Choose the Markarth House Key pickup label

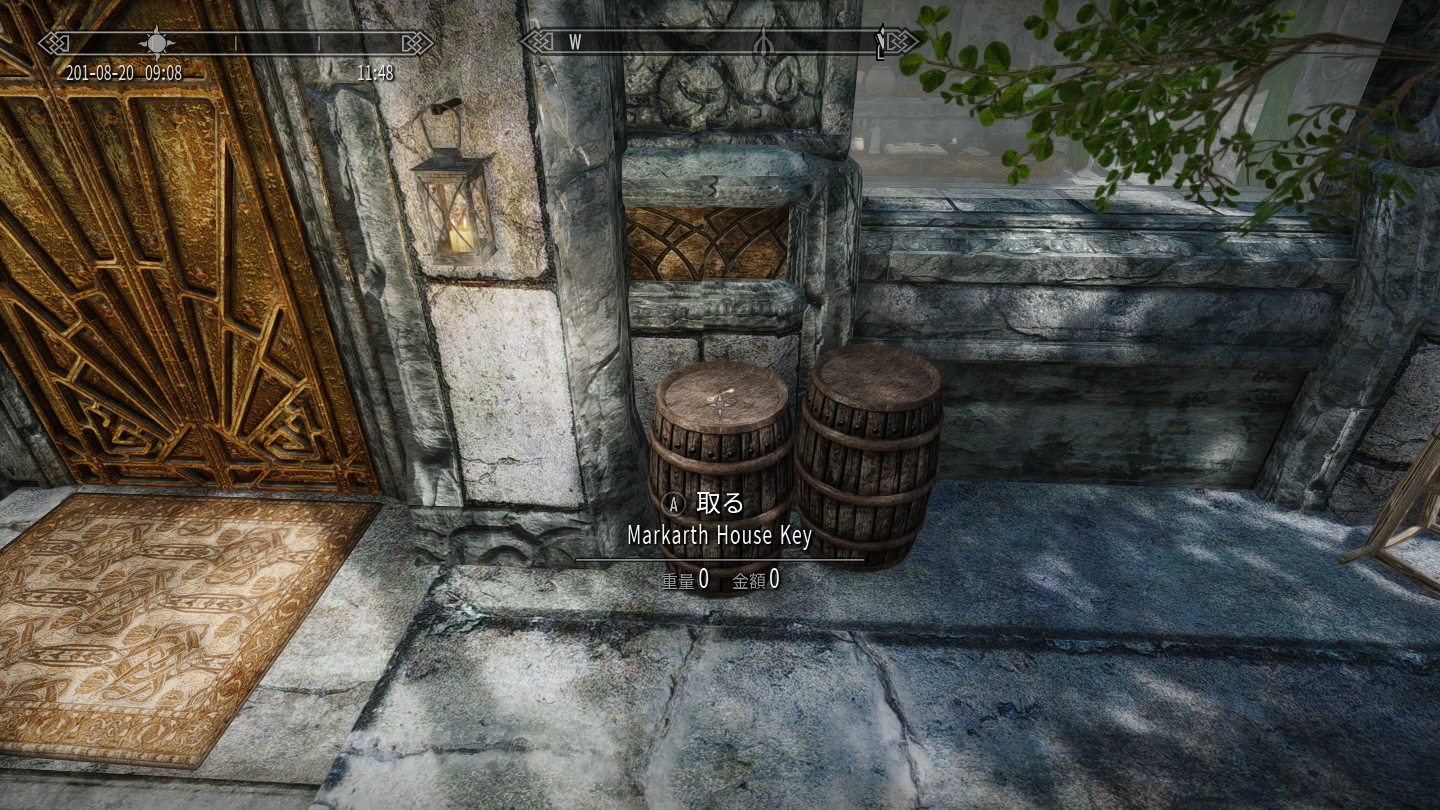(x=719, y=536)
